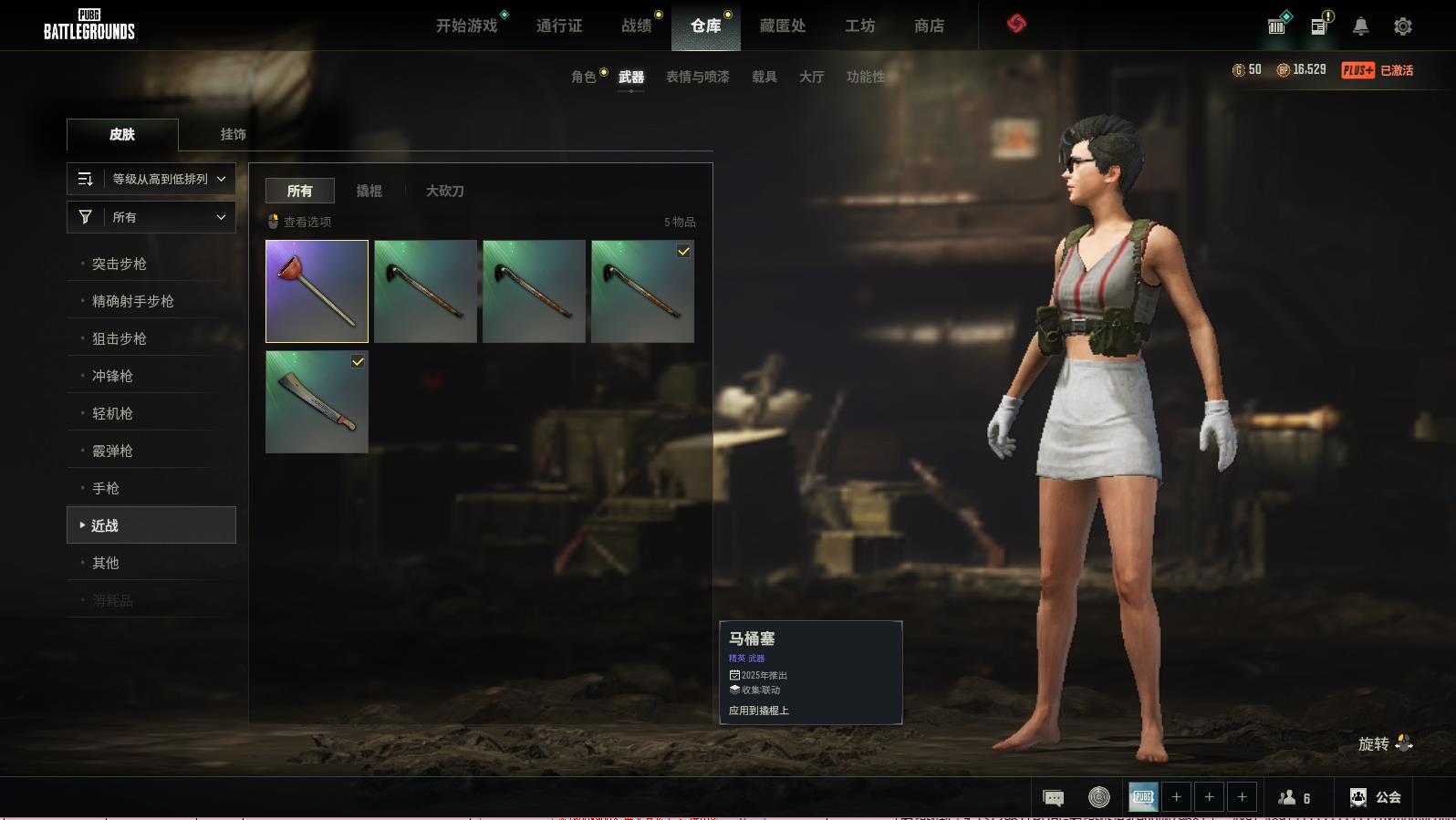Filter skins by 撬棍 crowbar
Screen dimensions: 1456x820
tap(369, 191)
